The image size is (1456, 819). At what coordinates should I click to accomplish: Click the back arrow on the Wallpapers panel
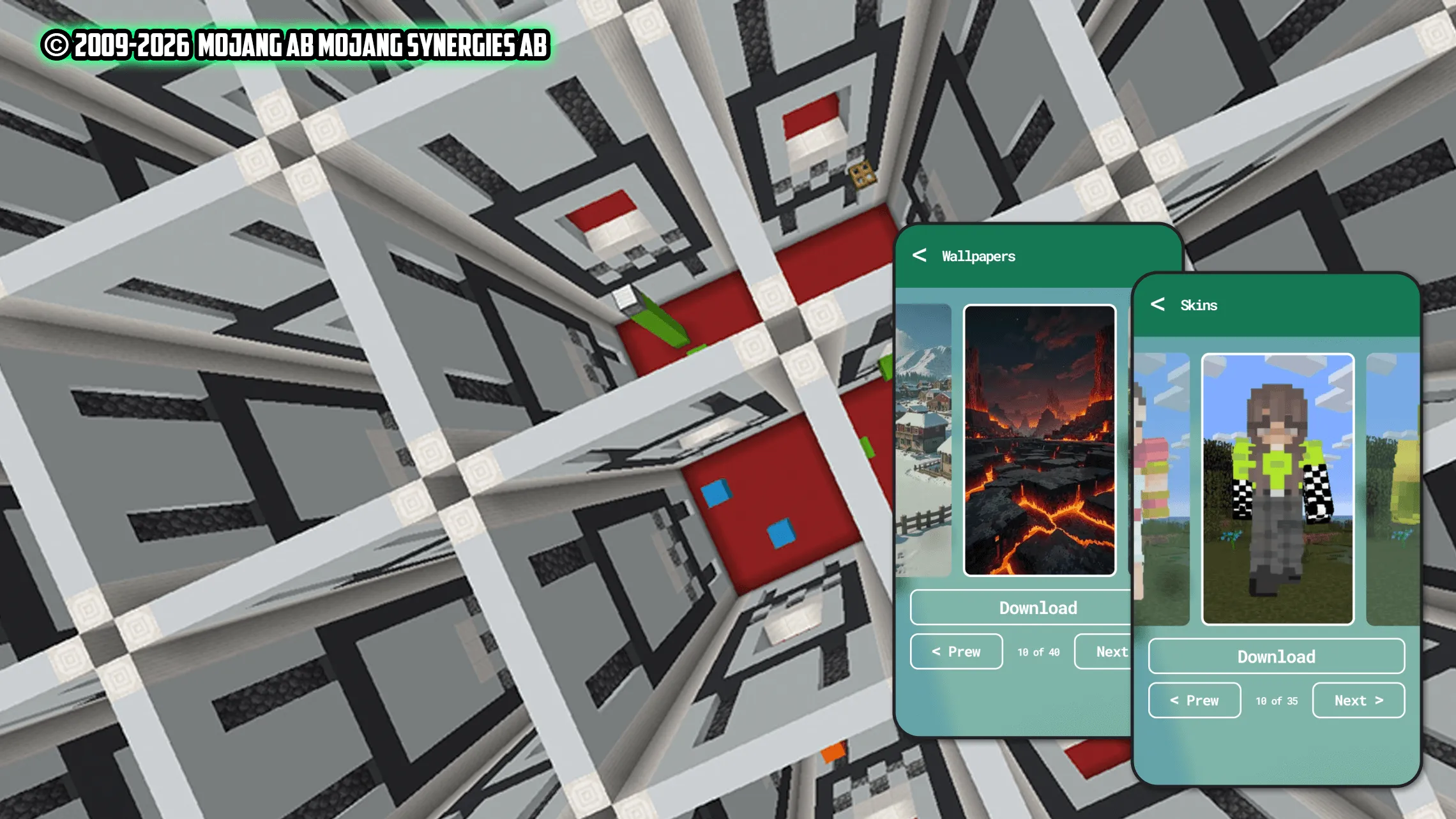tap(920, 256)
